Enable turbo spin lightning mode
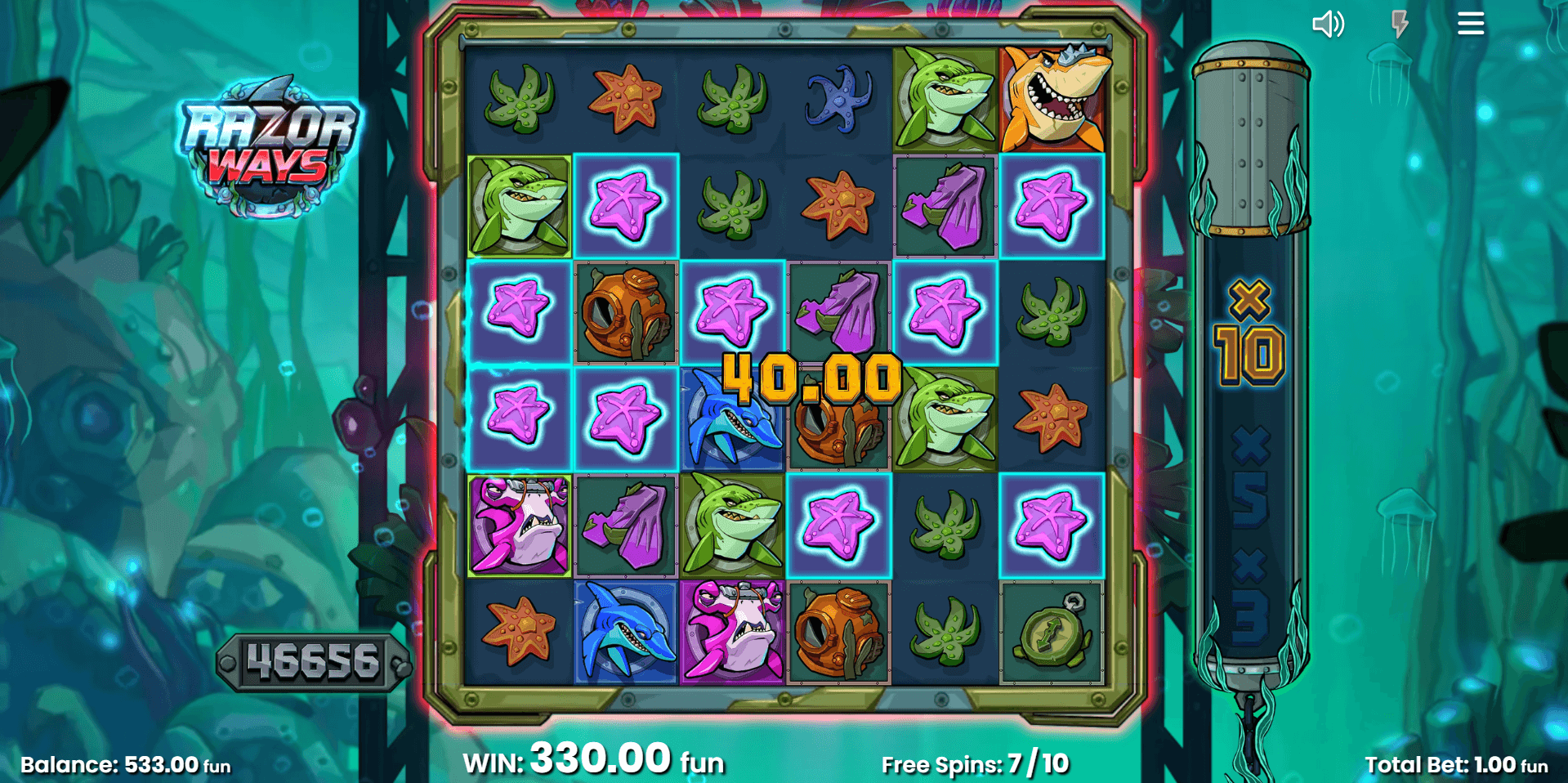This screenshot has width=1568, height=783. 1399,25
